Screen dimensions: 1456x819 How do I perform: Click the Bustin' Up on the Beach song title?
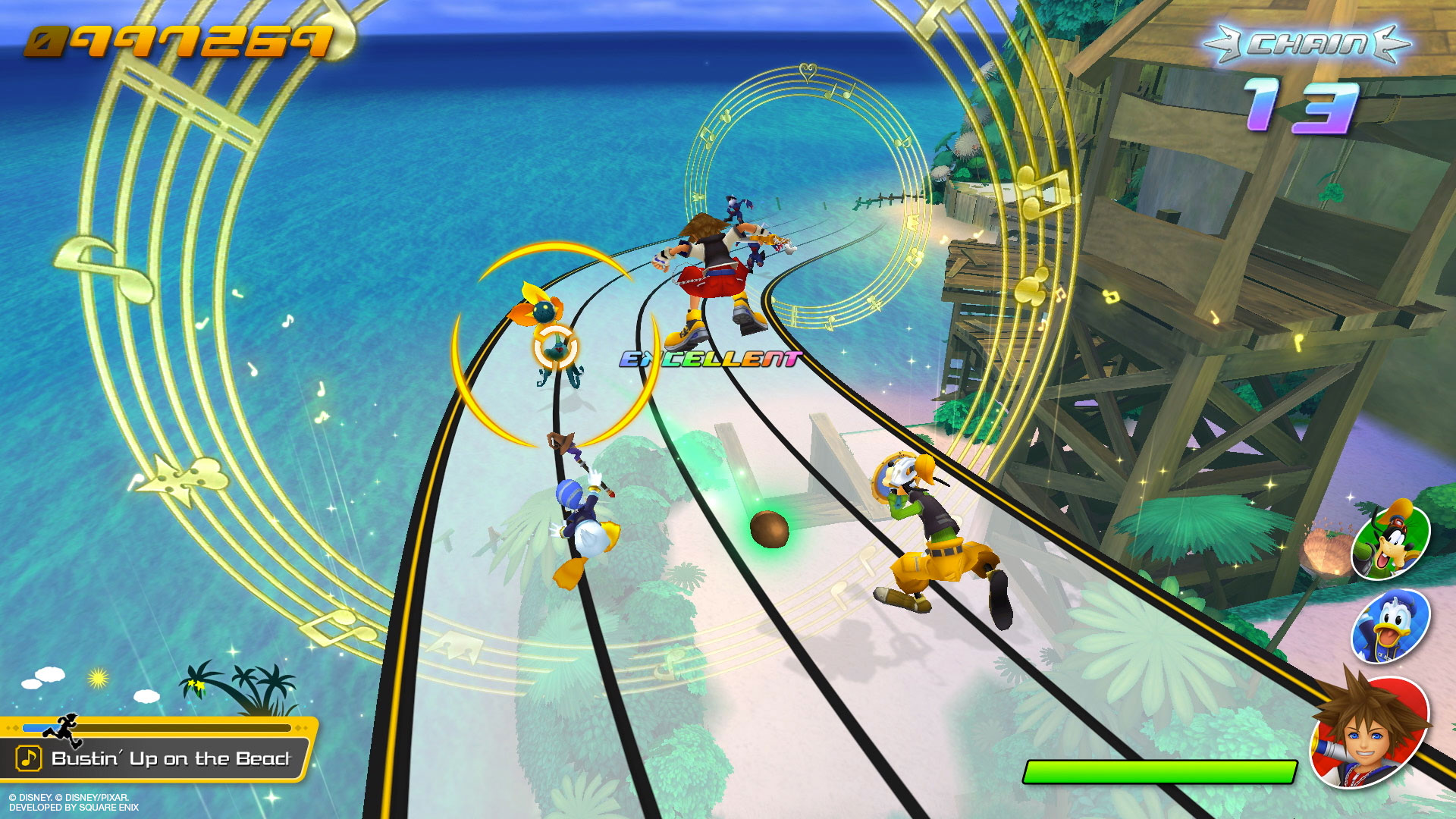[171, 758]
